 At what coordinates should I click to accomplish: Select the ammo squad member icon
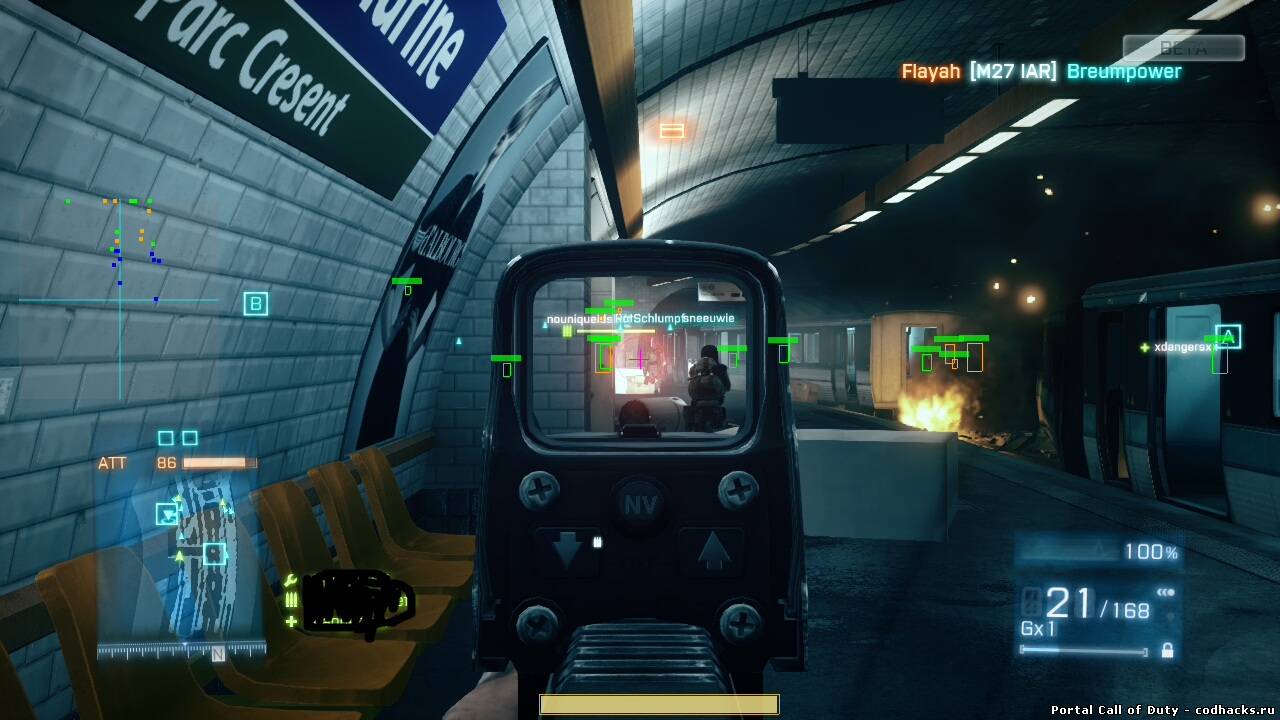291,600
